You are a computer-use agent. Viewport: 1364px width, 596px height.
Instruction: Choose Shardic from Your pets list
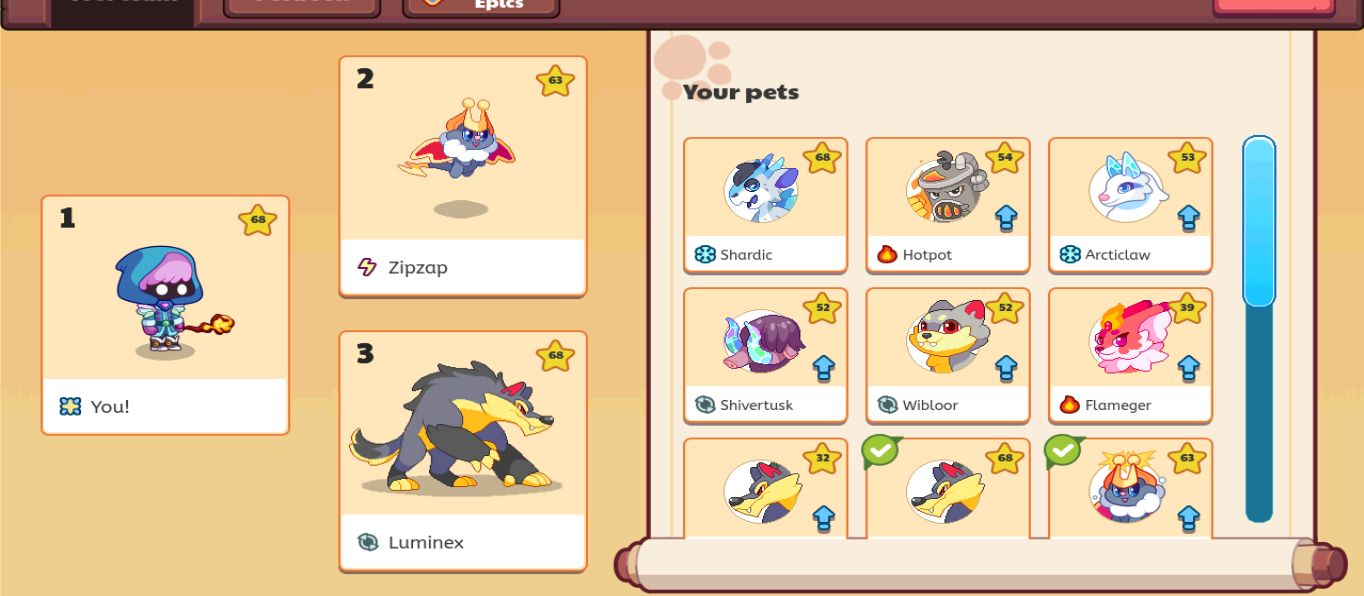pos(765,205)
